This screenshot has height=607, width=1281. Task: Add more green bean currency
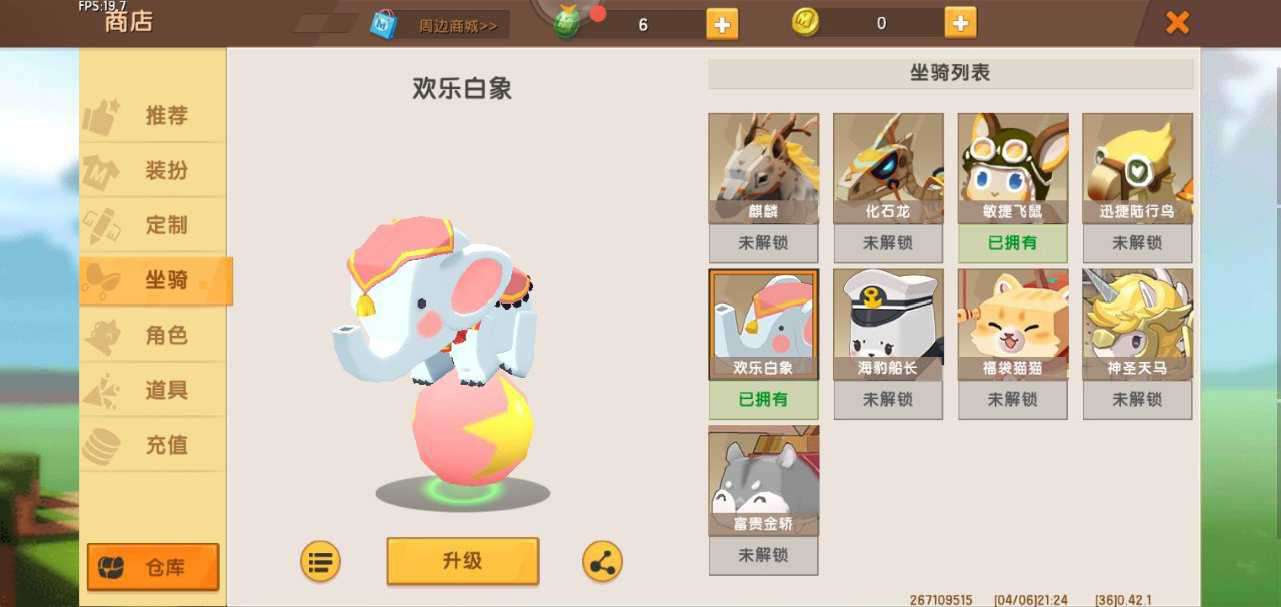click(722, 24)
